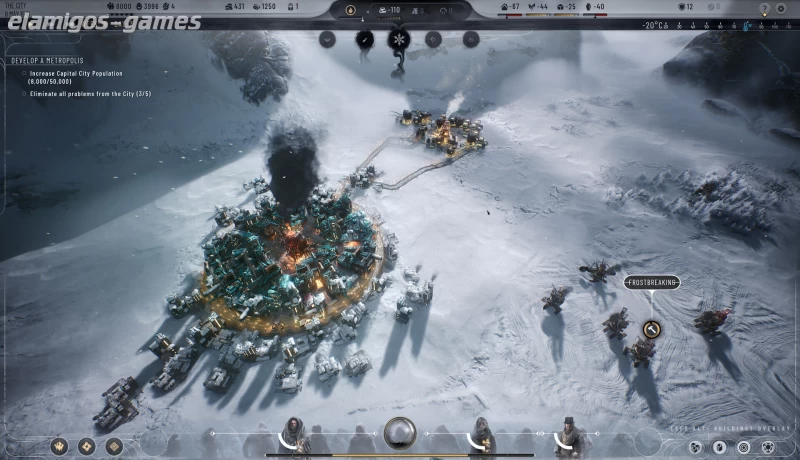Select the Frostbreaking label on the map
This screenshot has width=800, height=460.
point(652,283)
